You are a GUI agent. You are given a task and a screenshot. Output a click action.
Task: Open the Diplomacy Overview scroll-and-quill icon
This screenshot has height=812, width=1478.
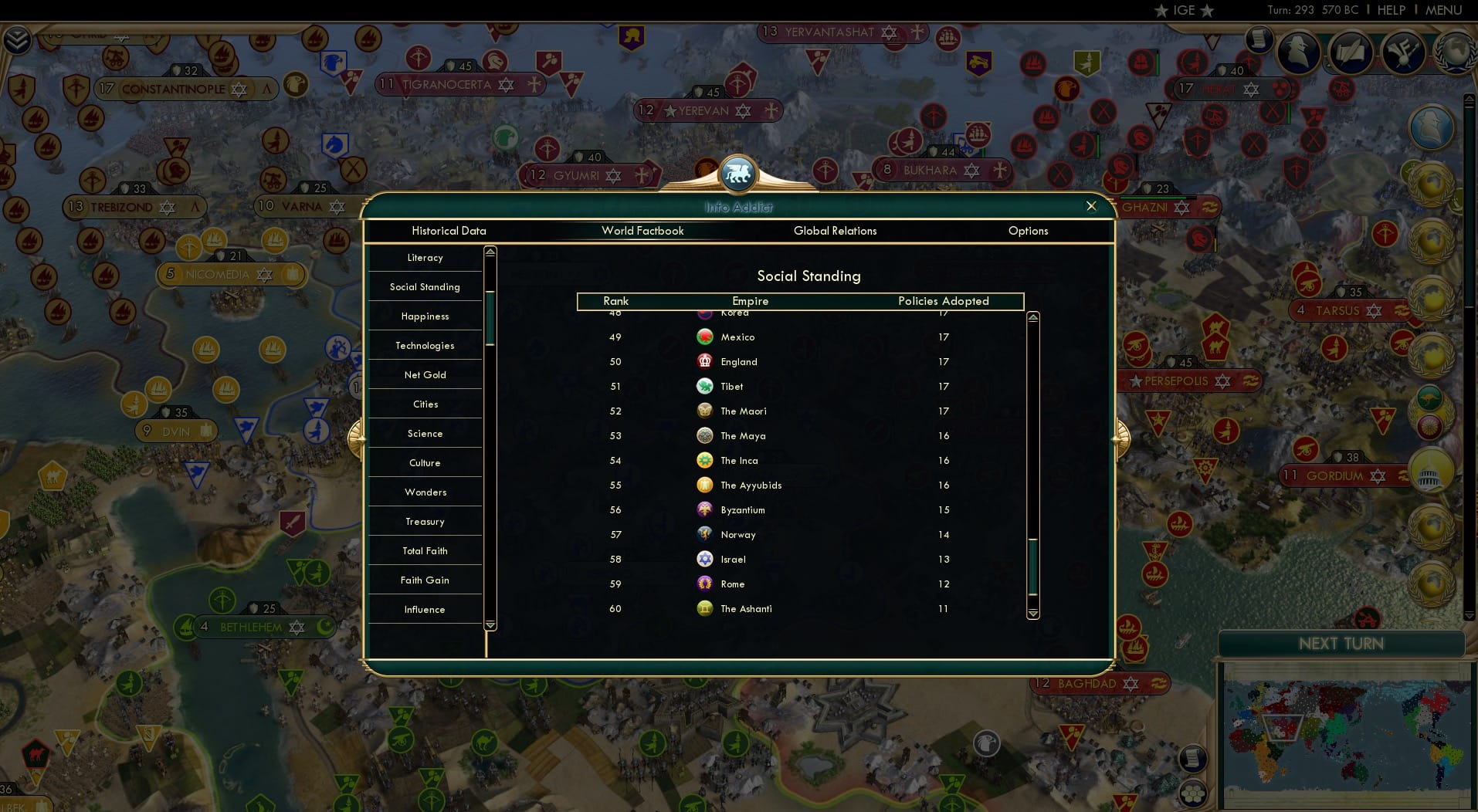point(1351,52)
